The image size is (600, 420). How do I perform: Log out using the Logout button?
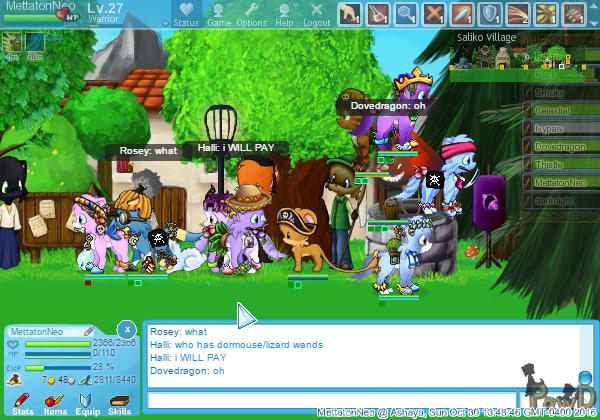click(x=316, y=14)
